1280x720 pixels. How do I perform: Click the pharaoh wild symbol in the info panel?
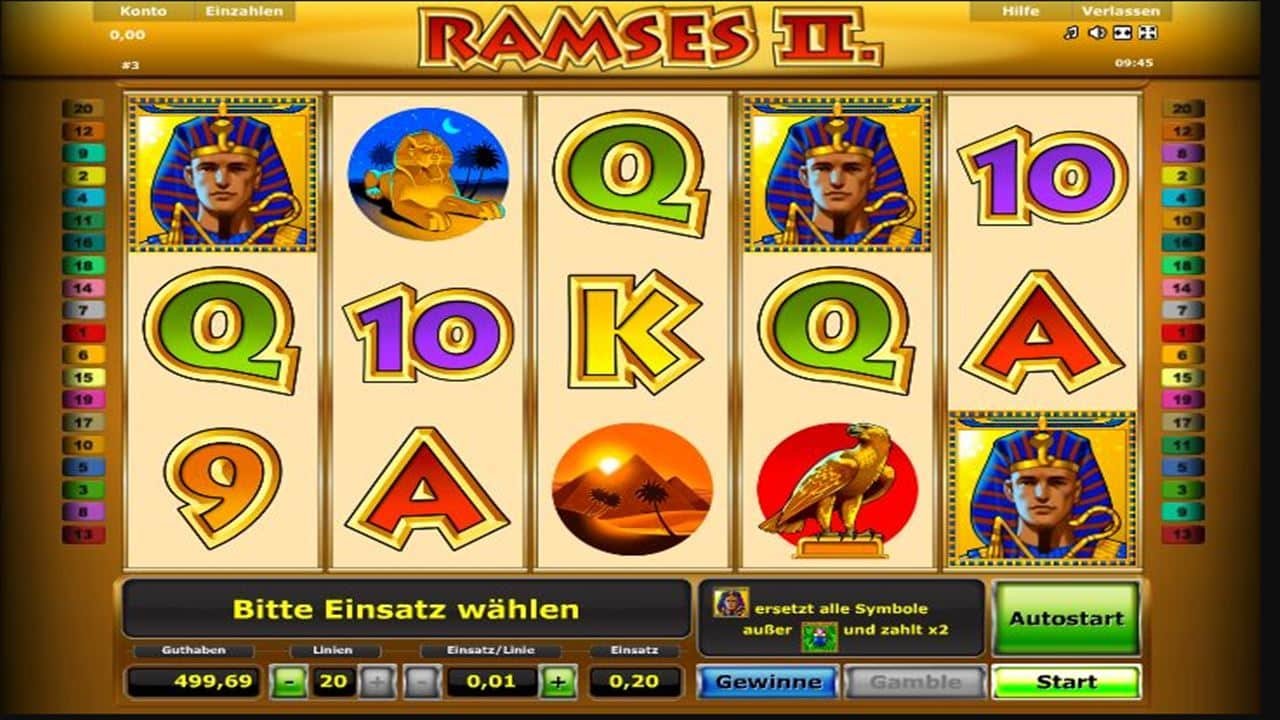[x=729, y=602]
